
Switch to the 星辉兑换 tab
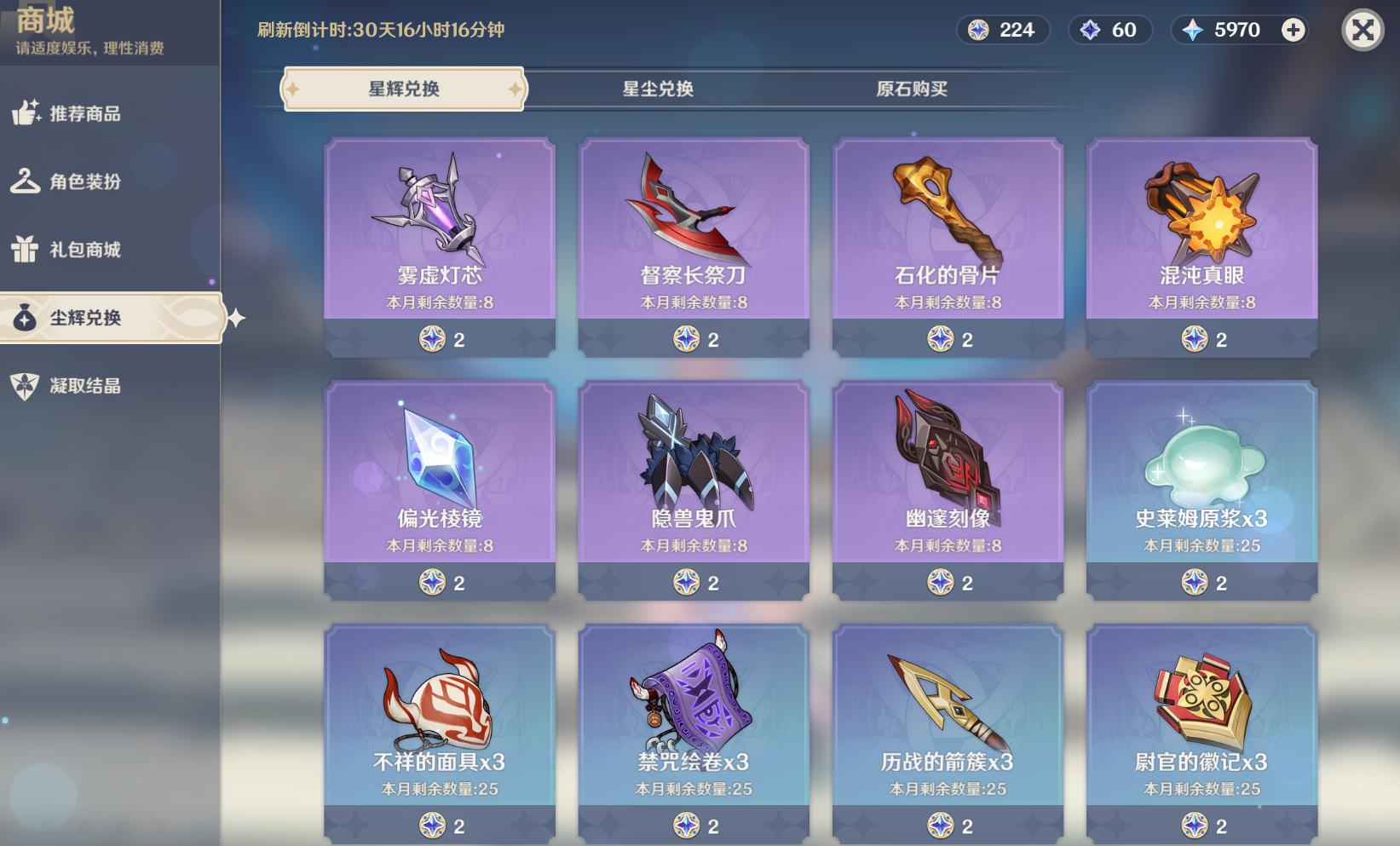(404, 89)
